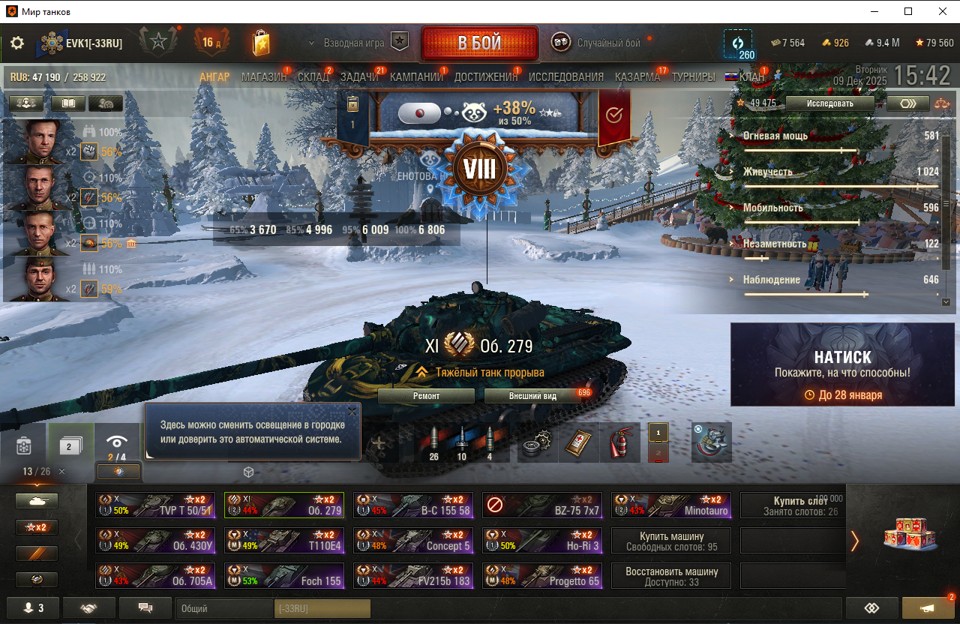
Task: Open the Случайный бой mode selector
Action: pos(596,43)
